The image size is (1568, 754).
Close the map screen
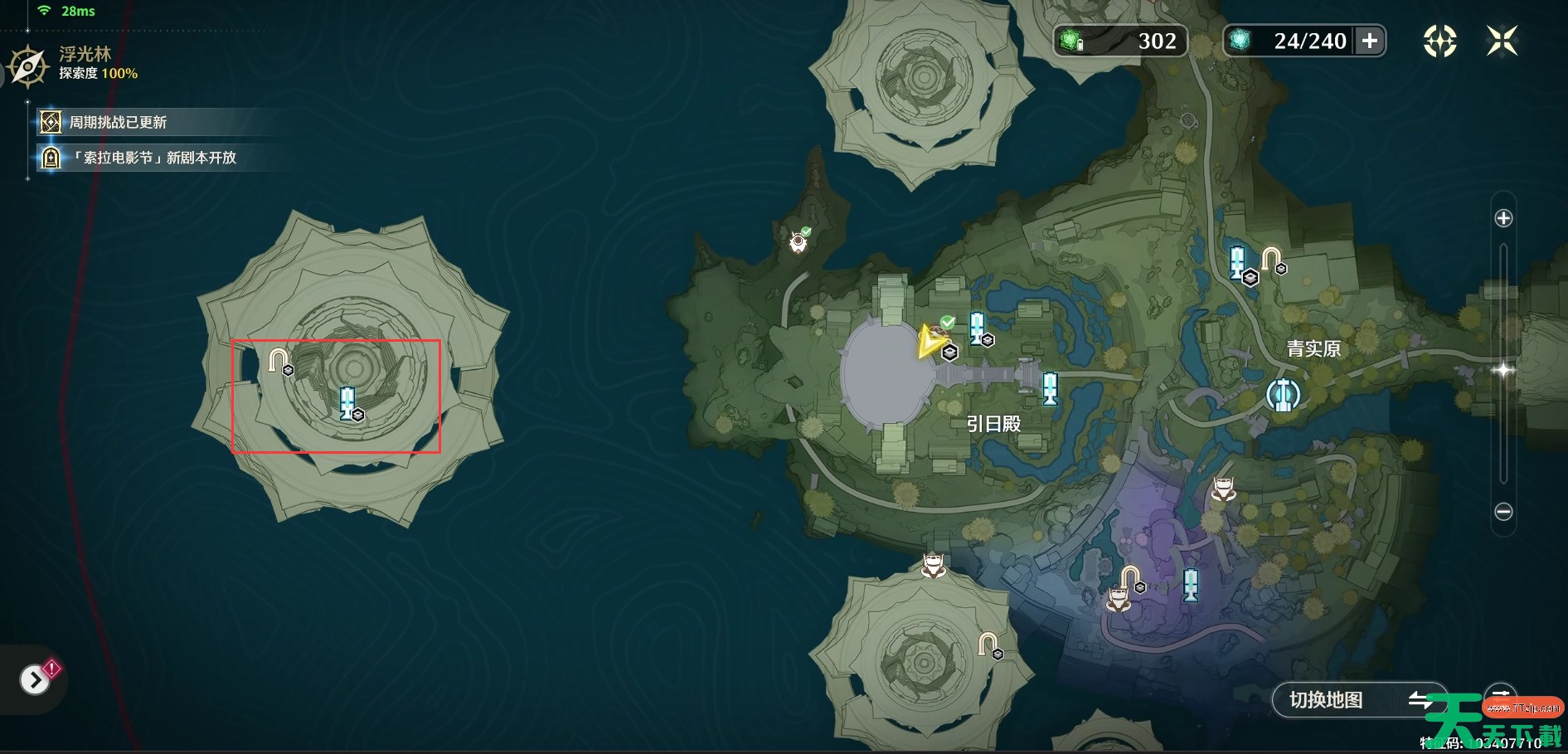coord(1502,41)
